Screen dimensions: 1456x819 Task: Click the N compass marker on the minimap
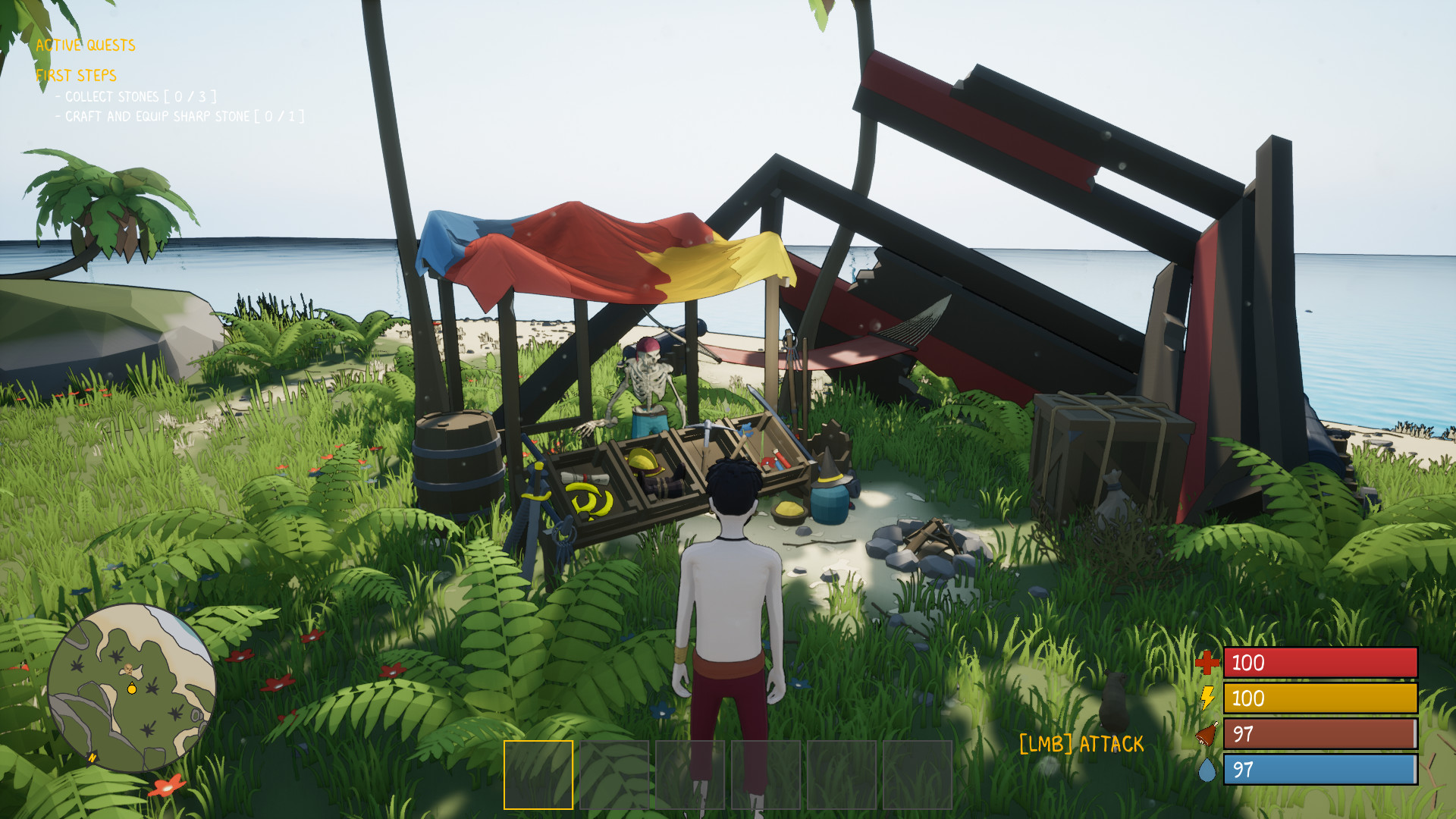click(x=93, y=756)
